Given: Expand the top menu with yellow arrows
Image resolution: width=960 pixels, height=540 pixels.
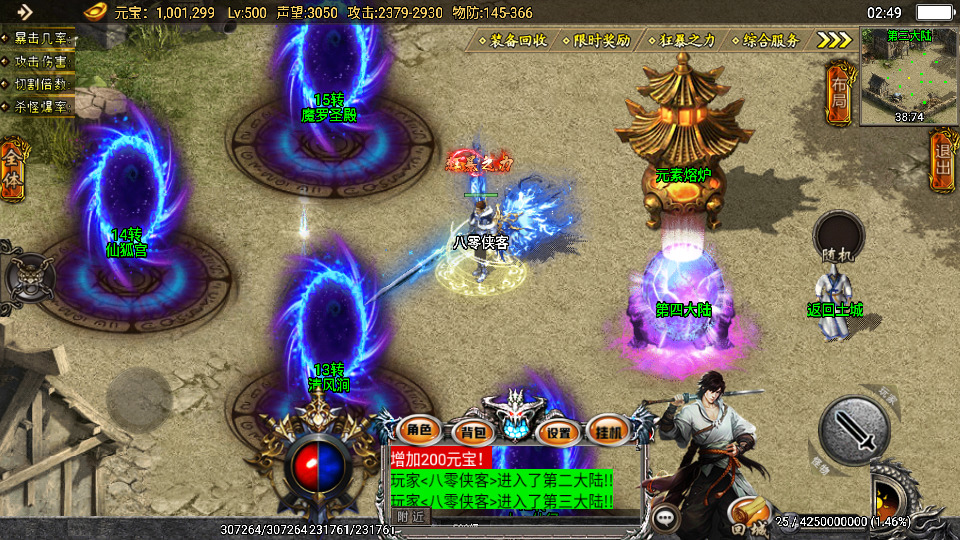Looking at the screenshot, I should coord(834,40).
